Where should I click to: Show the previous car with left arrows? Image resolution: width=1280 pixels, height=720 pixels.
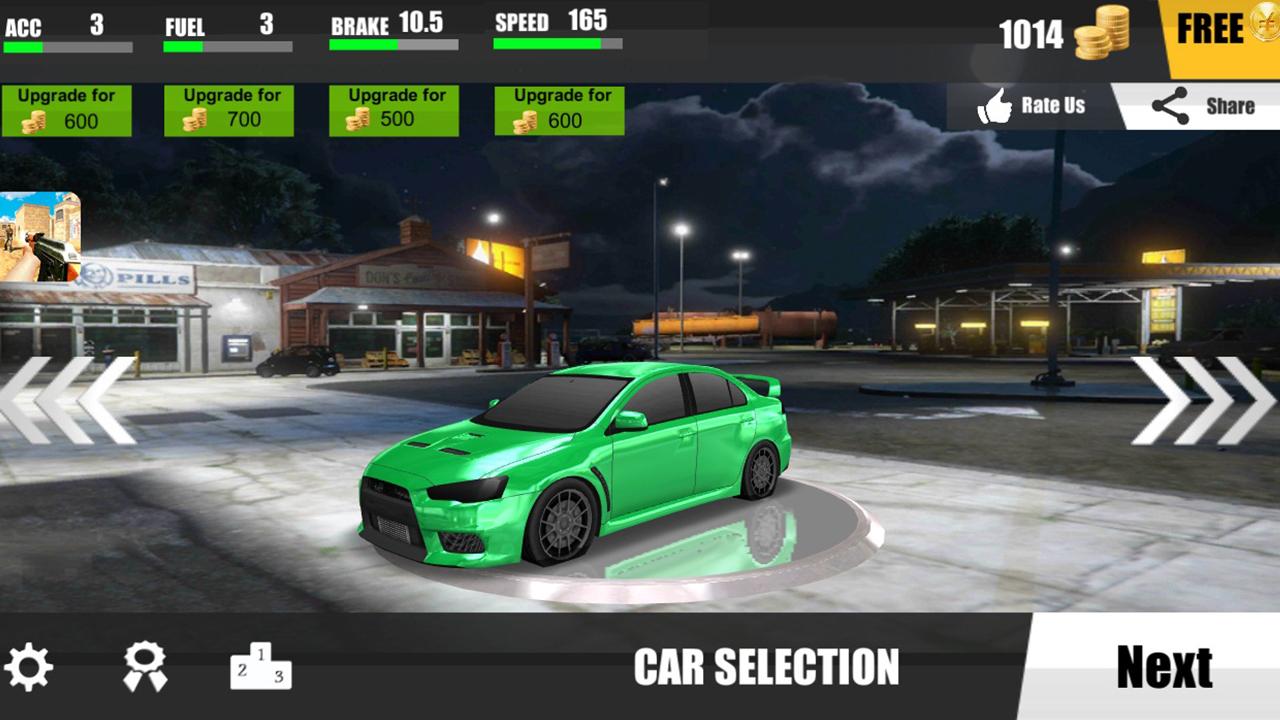point(68,400)
